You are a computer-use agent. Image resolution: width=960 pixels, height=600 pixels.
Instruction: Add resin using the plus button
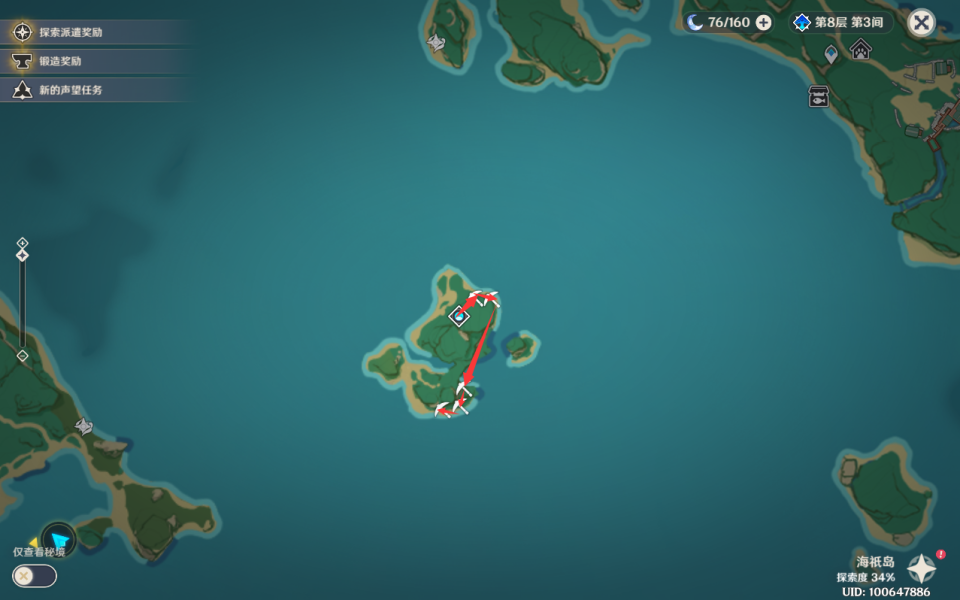[x=764, y=22]
